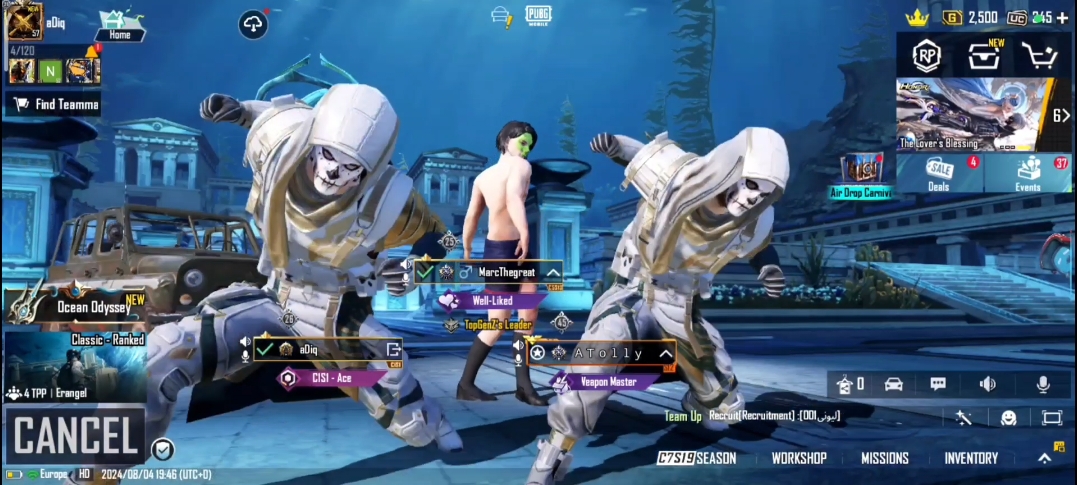Open the Royale Pass RP icon

[x=927, y=57]
